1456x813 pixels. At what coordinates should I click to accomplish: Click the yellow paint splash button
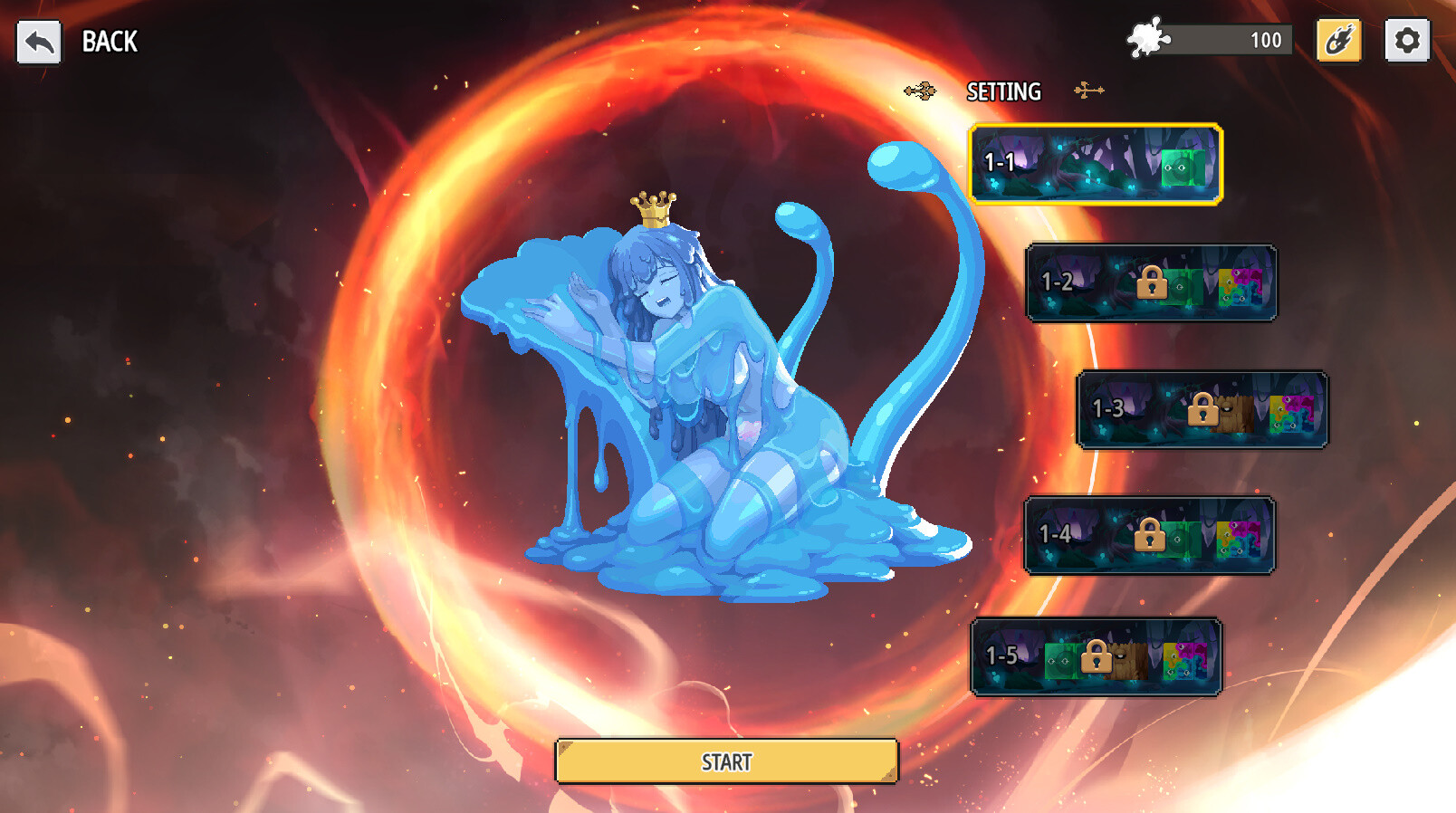(1338, 41)
